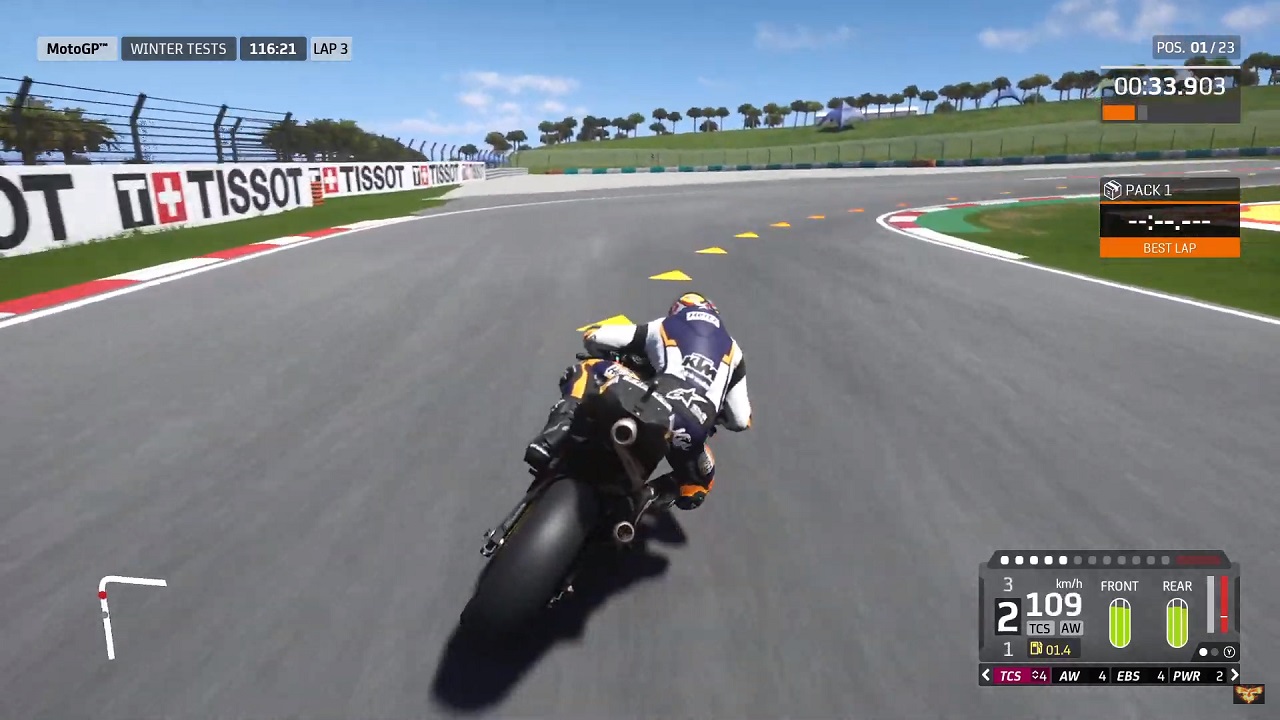
Task: Click the TCS status badge under the speedometer
Action: 1040,628
